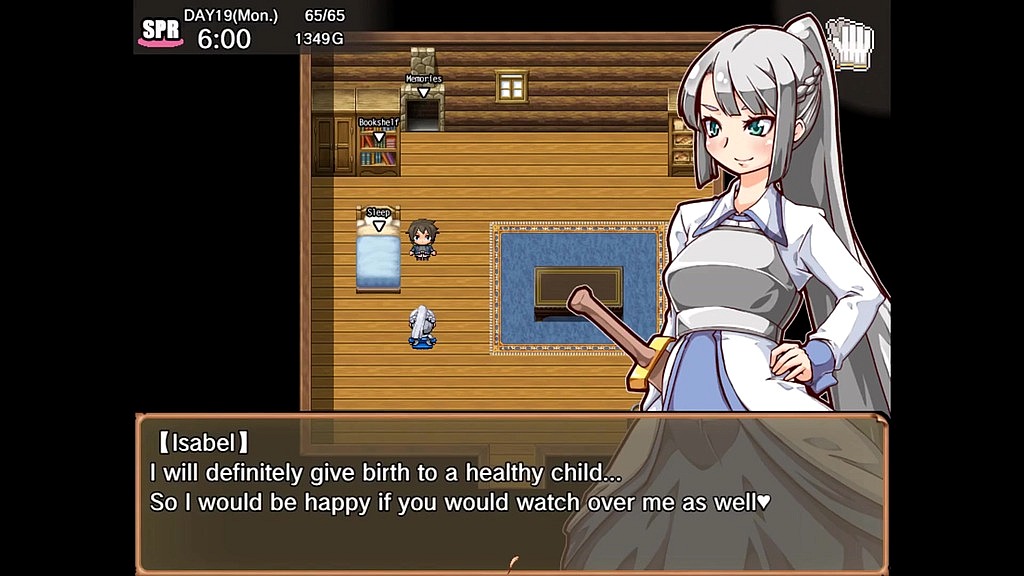Click the white glove icon
Viewport: 1024px width, 576px height.
tap(852, 44)
